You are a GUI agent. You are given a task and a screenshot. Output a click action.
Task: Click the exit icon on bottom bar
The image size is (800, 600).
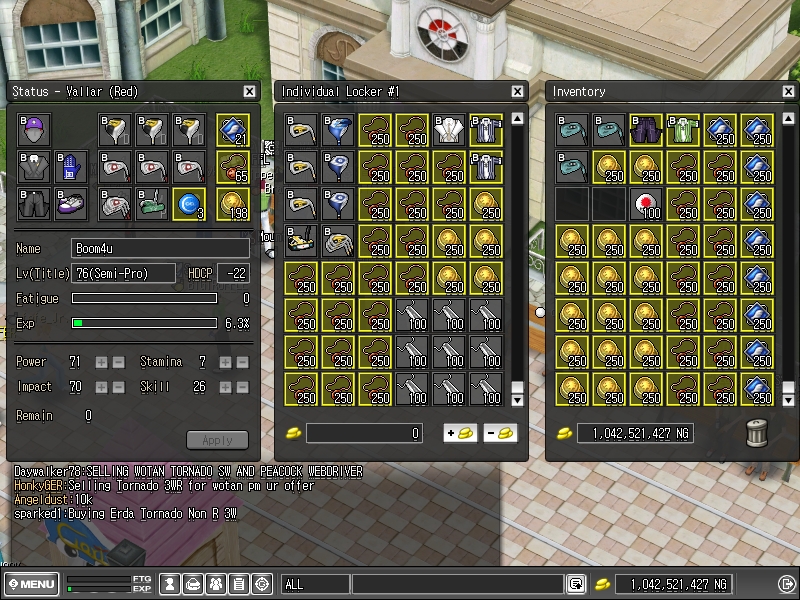click(x=786, y=584)
